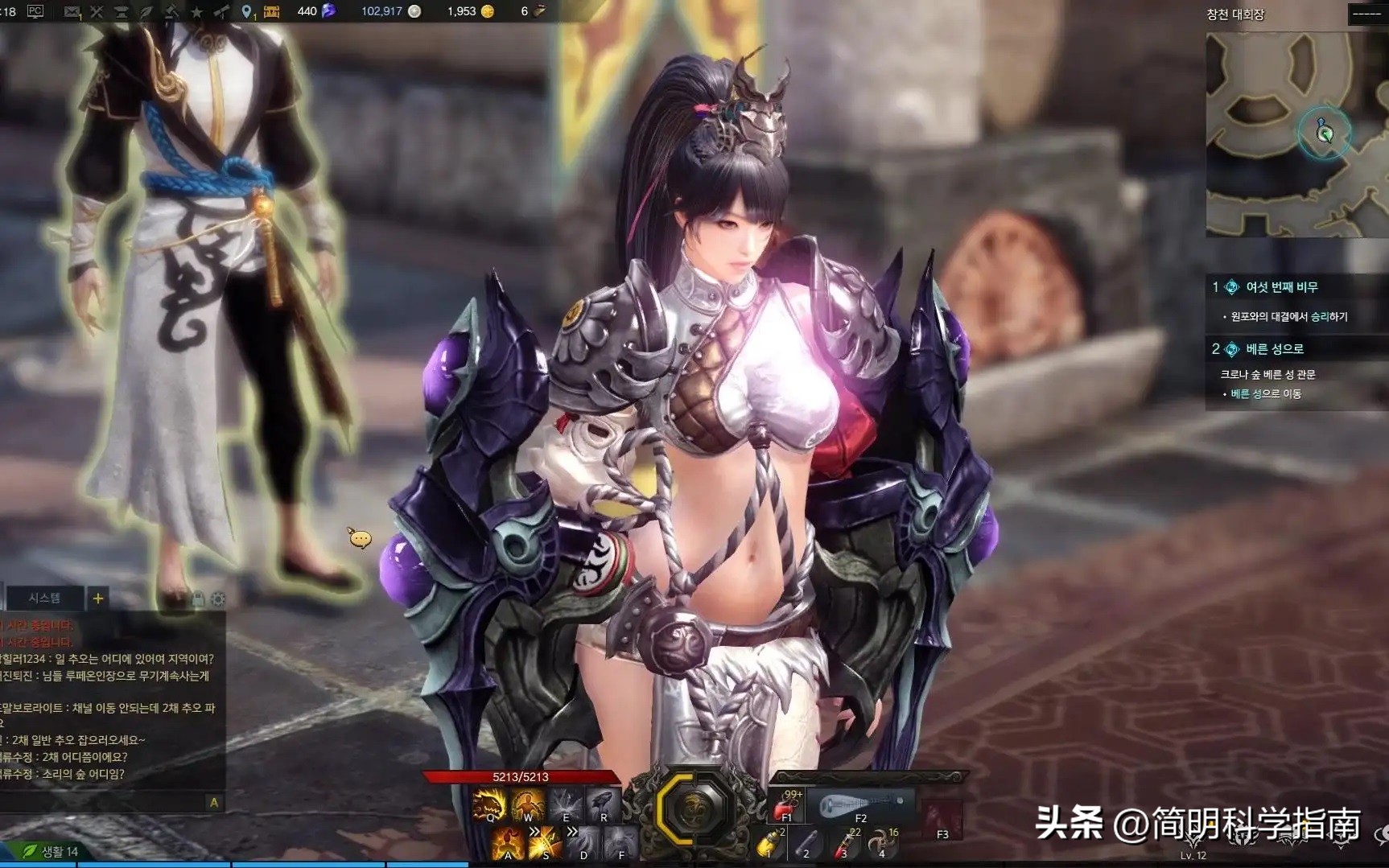
Task: Select the lute instrument in slot F2
Action: click(x=860, y=804)
